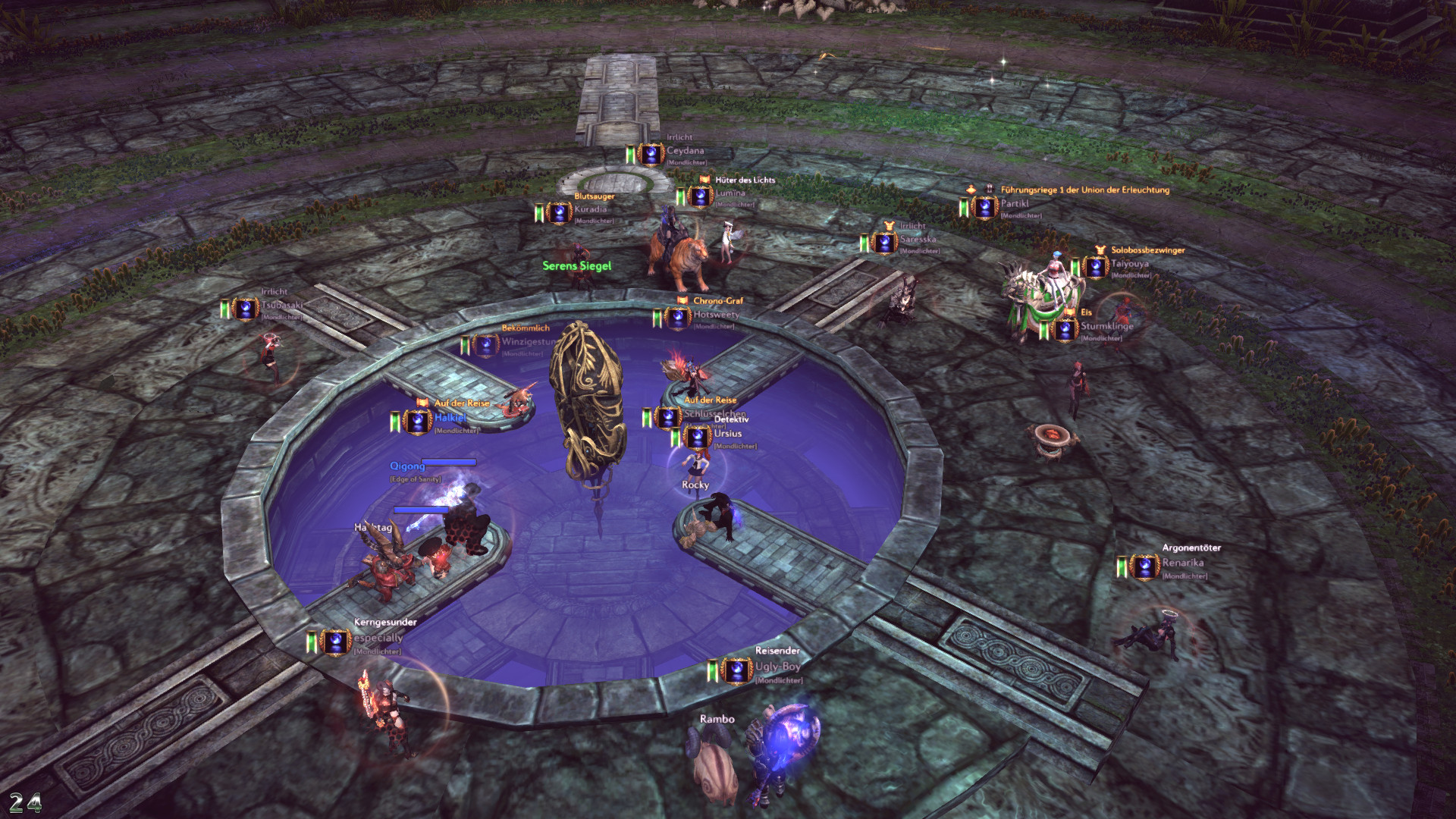Image resolution: width=1456 pixels, height=819 pixels.
Task: Select the Ceydana player nameplate
Action: click(685, 151)
